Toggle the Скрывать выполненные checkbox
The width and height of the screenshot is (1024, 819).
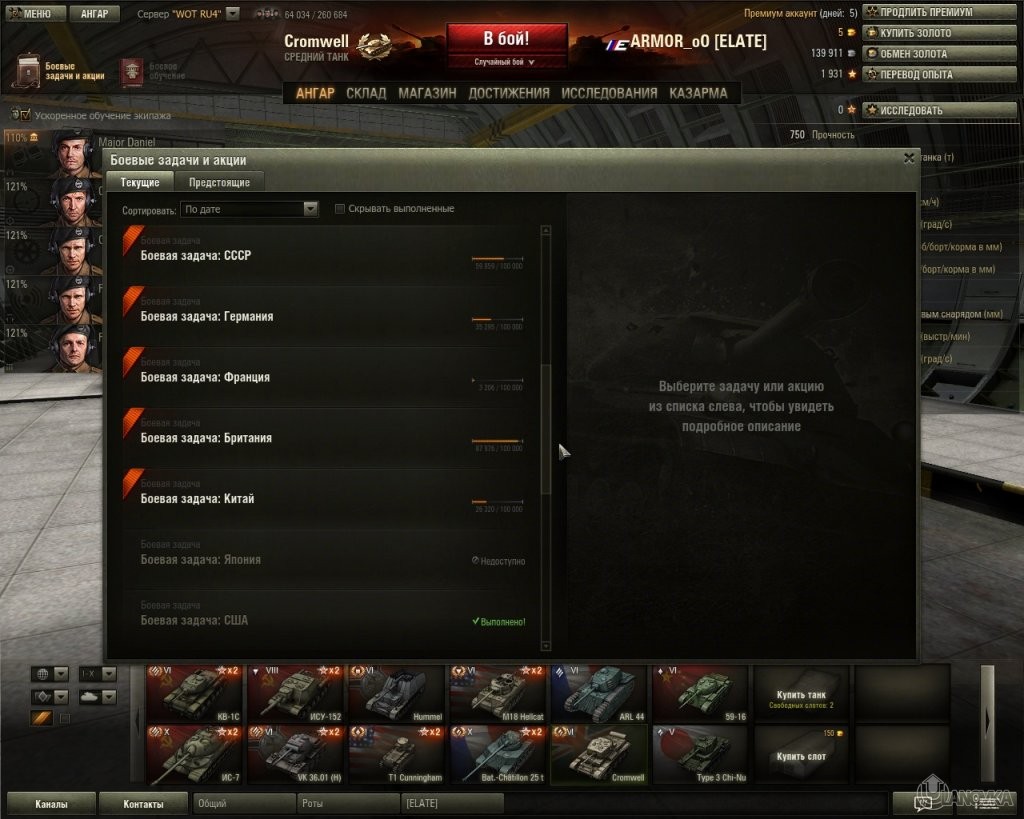click(340, 209)
